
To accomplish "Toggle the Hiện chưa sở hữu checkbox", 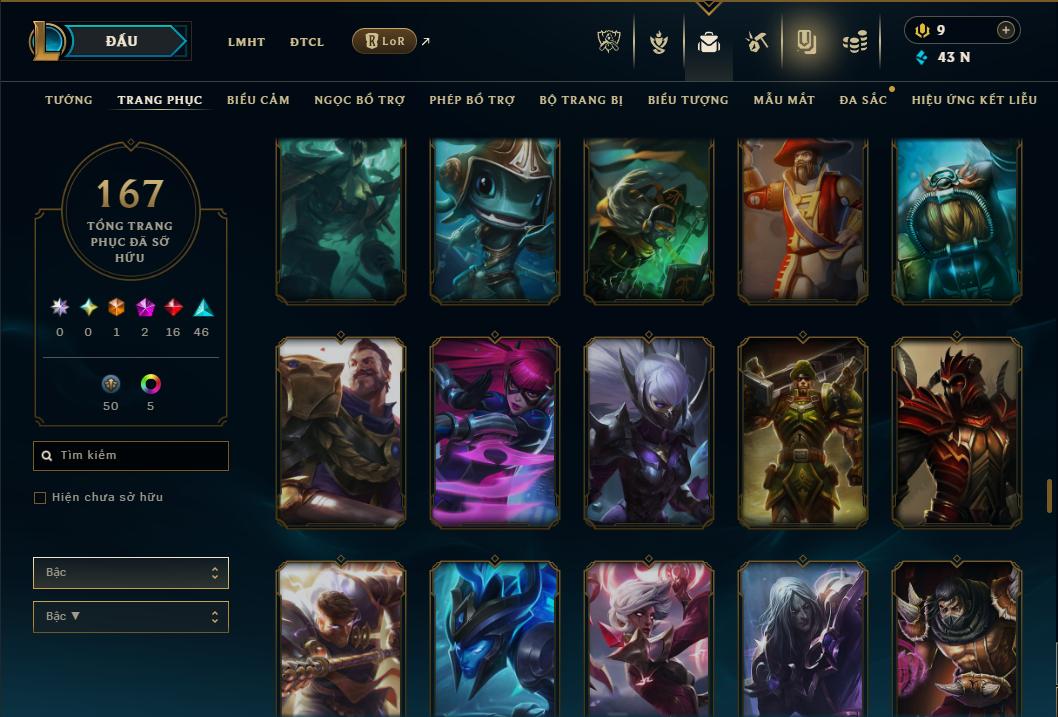I will pos(40,498).
